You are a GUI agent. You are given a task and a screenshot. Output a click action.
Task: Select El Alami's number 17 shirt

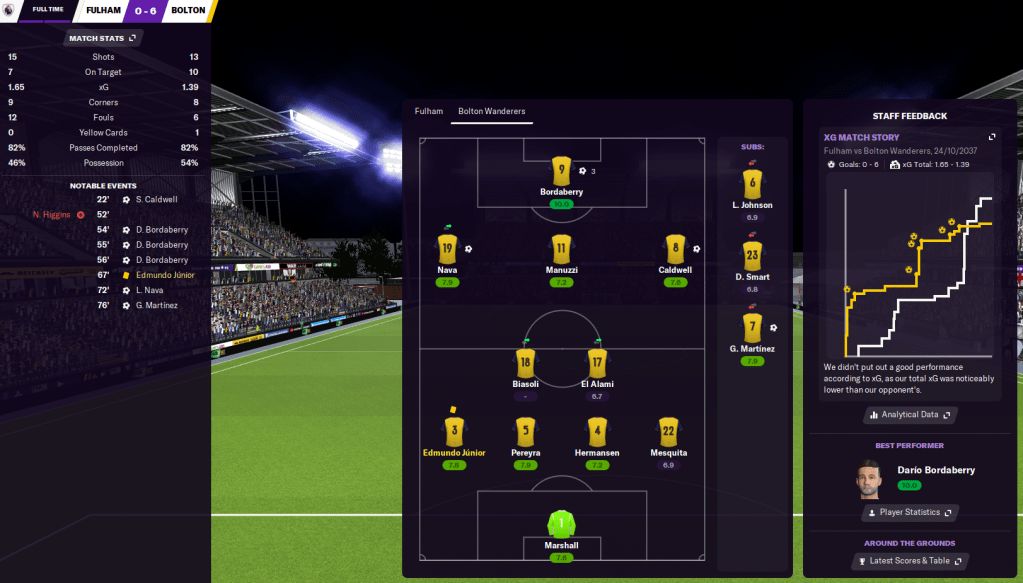(596, 363)
